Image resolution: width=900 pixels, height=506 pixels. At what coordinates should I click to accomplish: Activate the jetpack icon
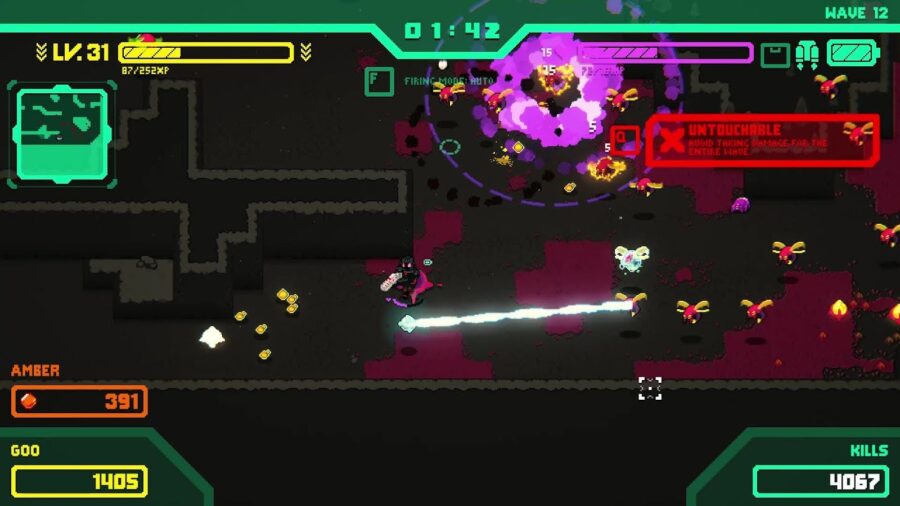tap(807, 54)
